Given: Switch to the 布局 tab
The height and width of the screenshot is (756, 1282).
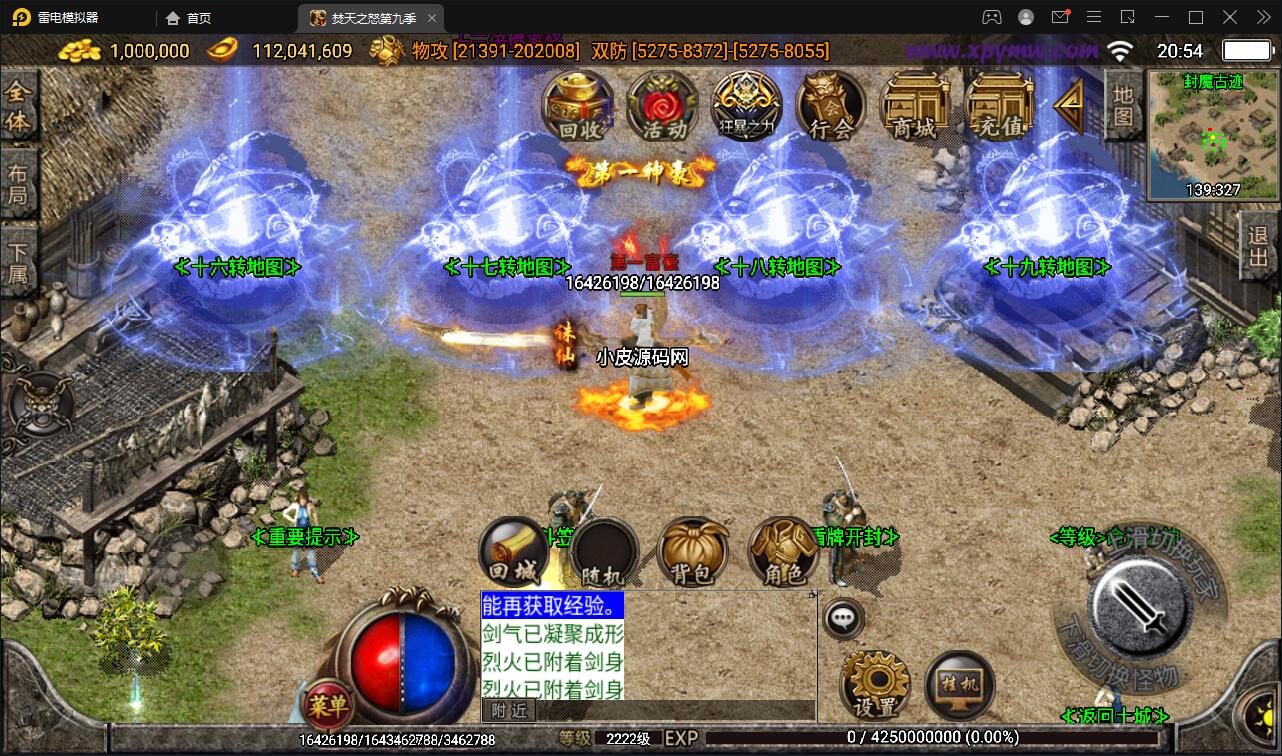Looking at the screenshot, I should tap(19, 184).
